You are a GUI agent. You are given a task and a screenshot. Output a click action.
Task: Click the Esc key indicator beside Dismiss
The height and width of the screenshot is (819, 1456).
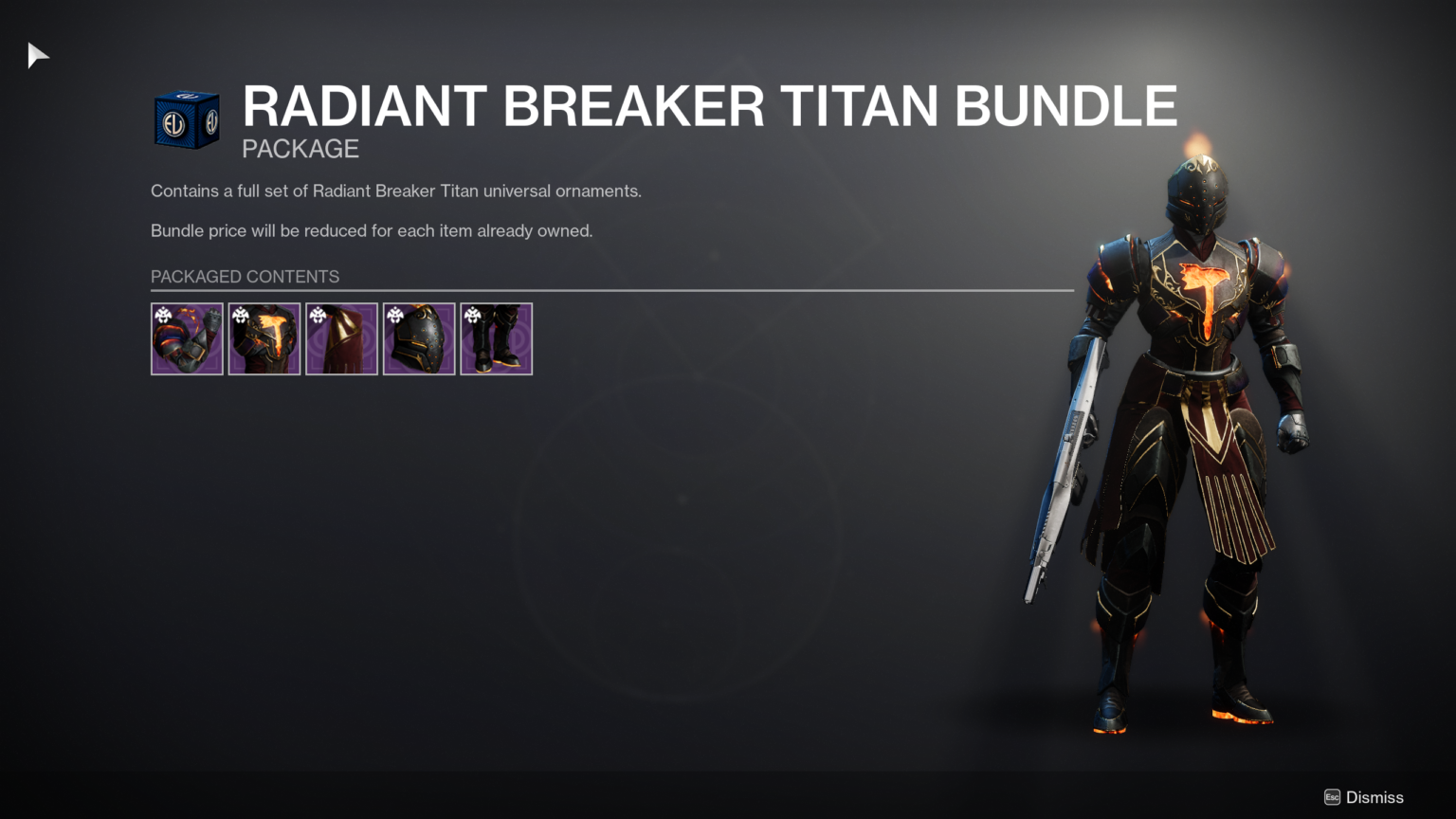(x=1330, y=797)
